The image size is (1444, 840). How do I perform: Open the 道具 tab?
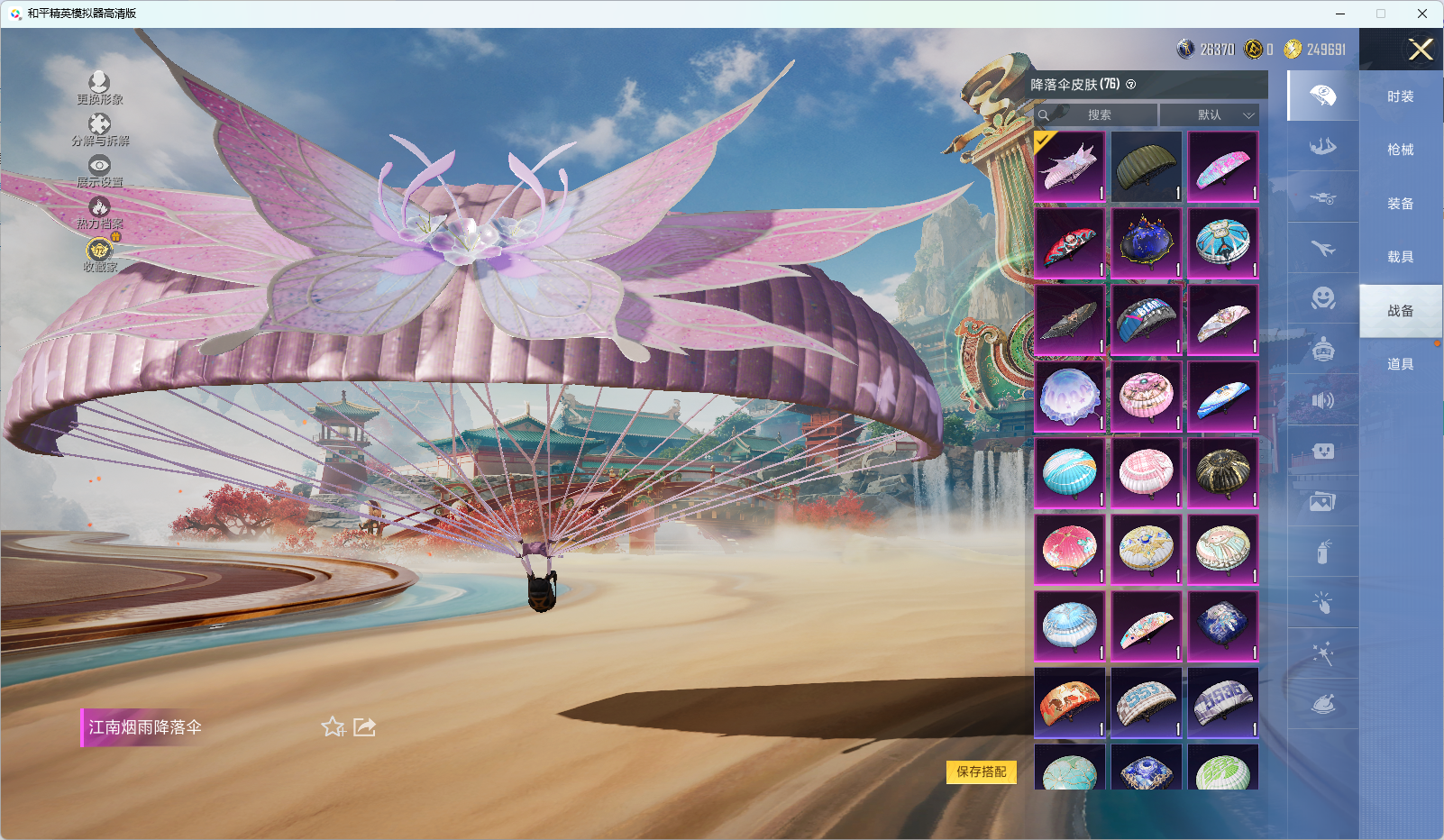pyautogui.click(x=1400, y=364)
